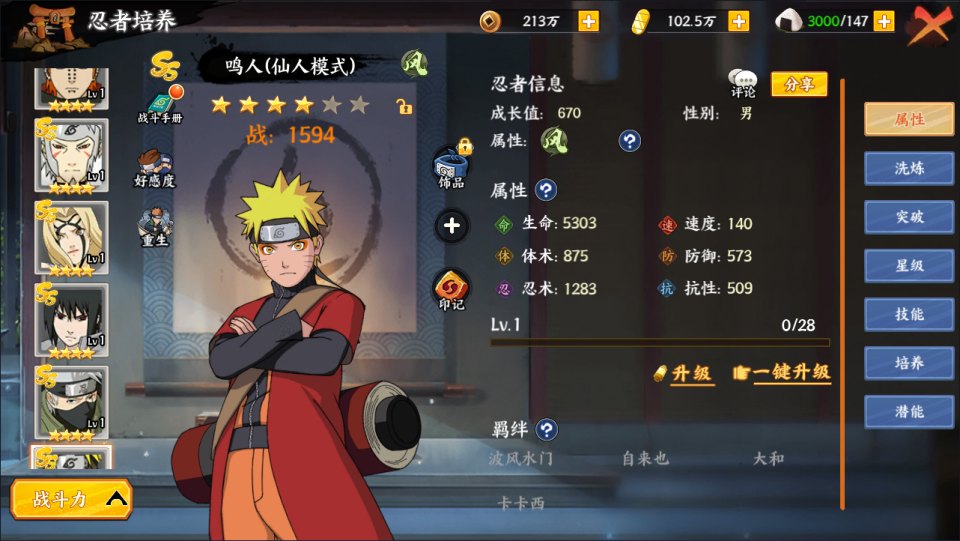Refill rice ball stamina
The image size is (960, 541).
[883, 21]
